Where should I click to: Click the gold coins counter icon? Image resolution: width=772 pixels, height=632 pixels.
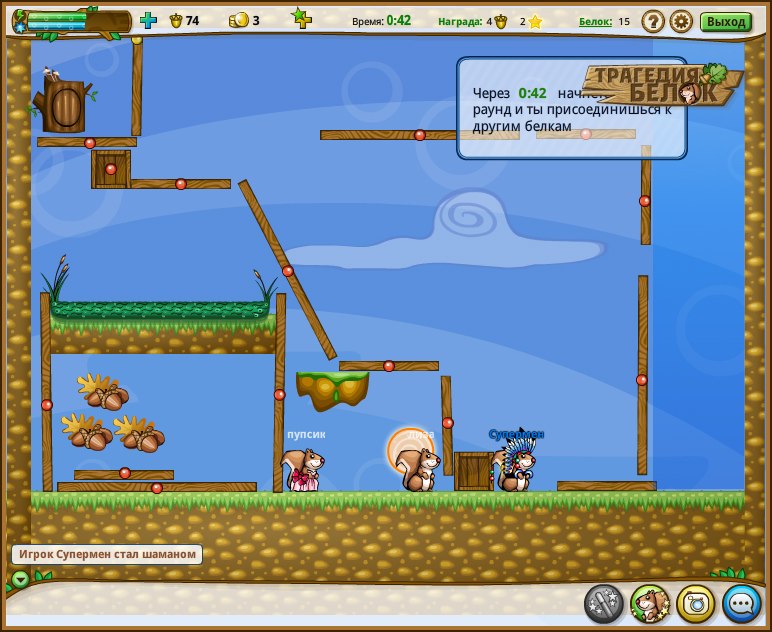pyautogui.click(x=238, y=20)
